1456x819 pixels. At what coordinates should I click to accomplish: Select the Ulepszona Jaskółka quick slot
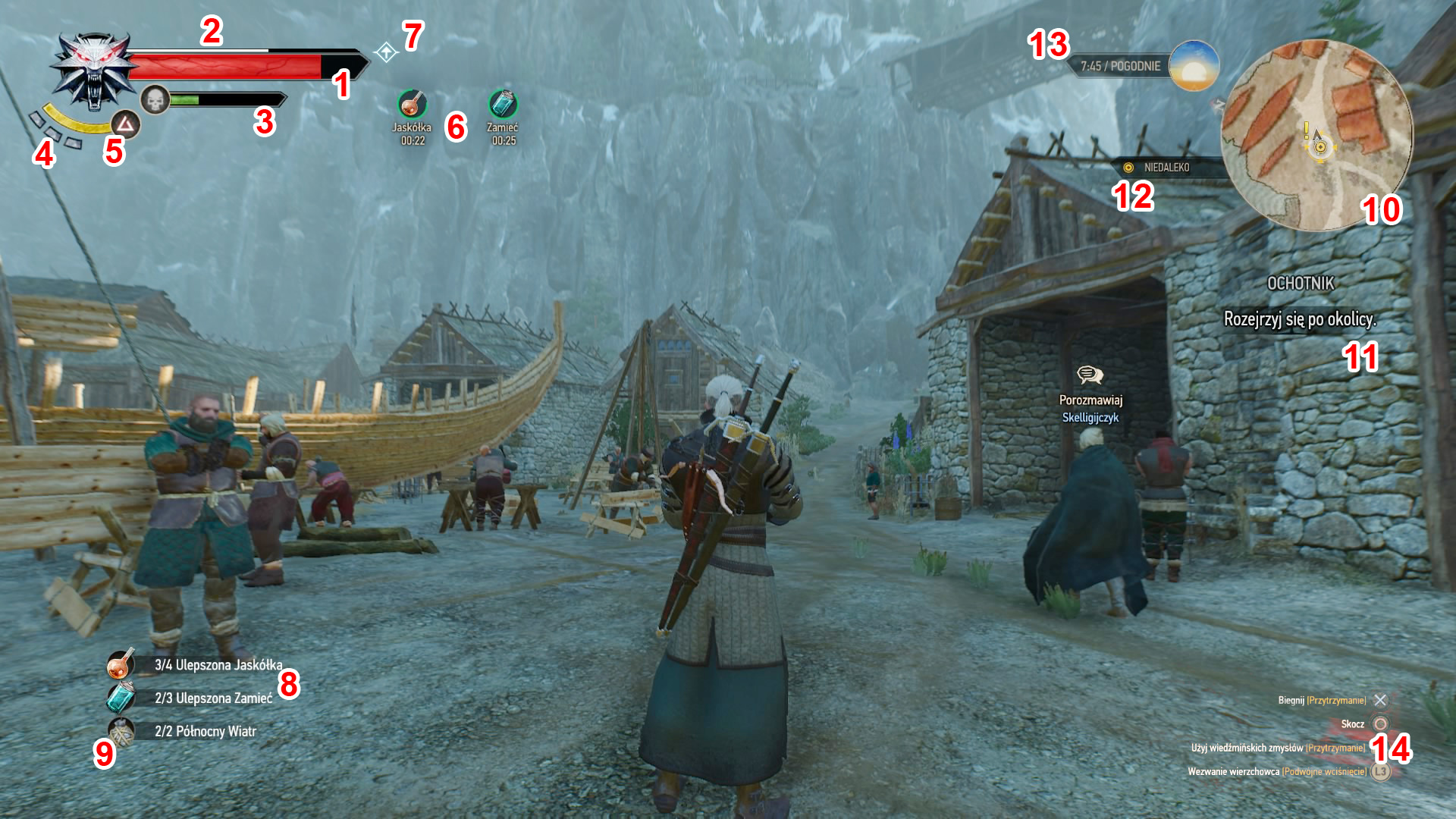point(121,664)
